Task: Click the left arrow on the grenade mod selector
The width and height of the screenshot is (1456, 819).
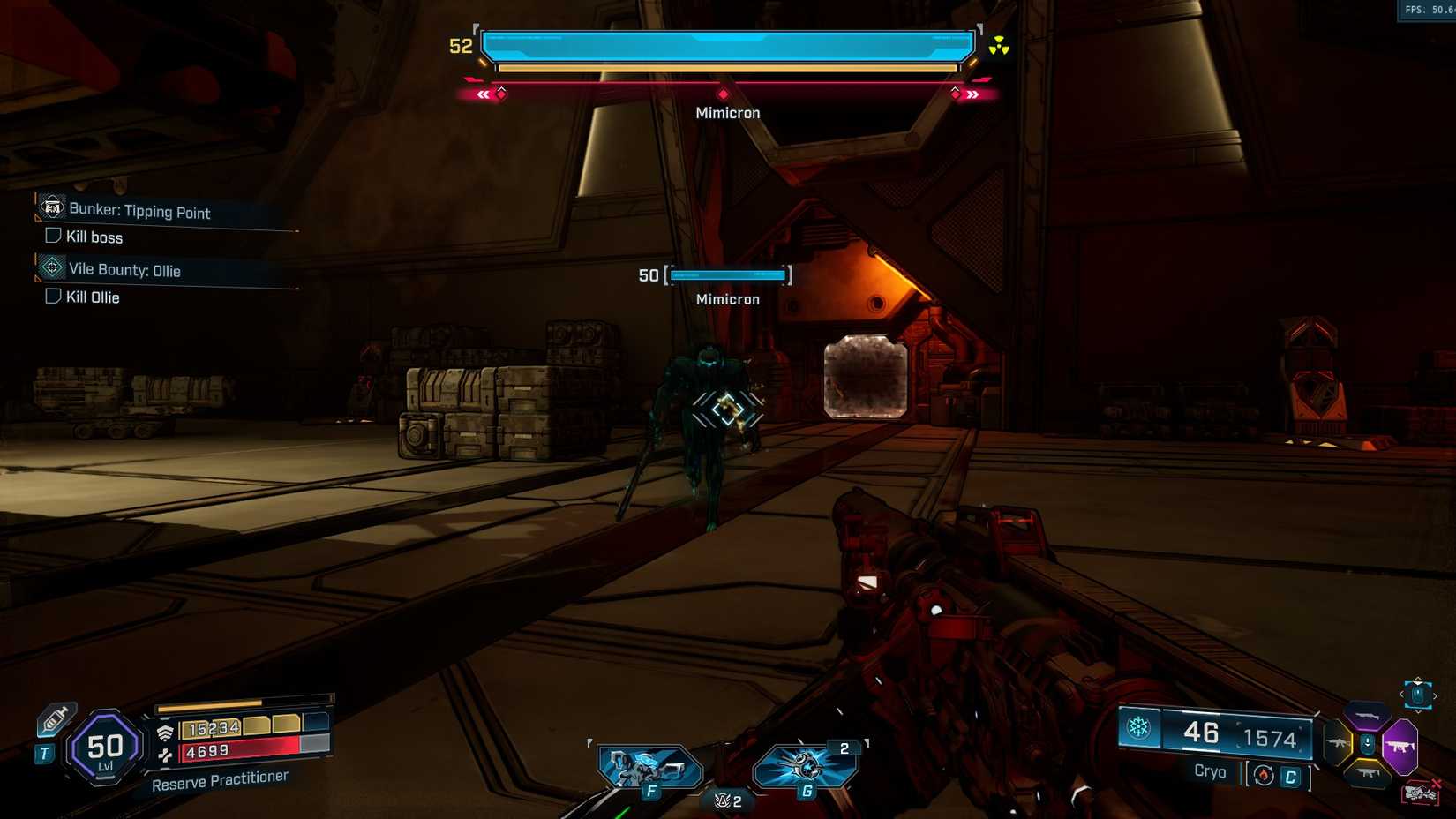Action: point(1402,694)
